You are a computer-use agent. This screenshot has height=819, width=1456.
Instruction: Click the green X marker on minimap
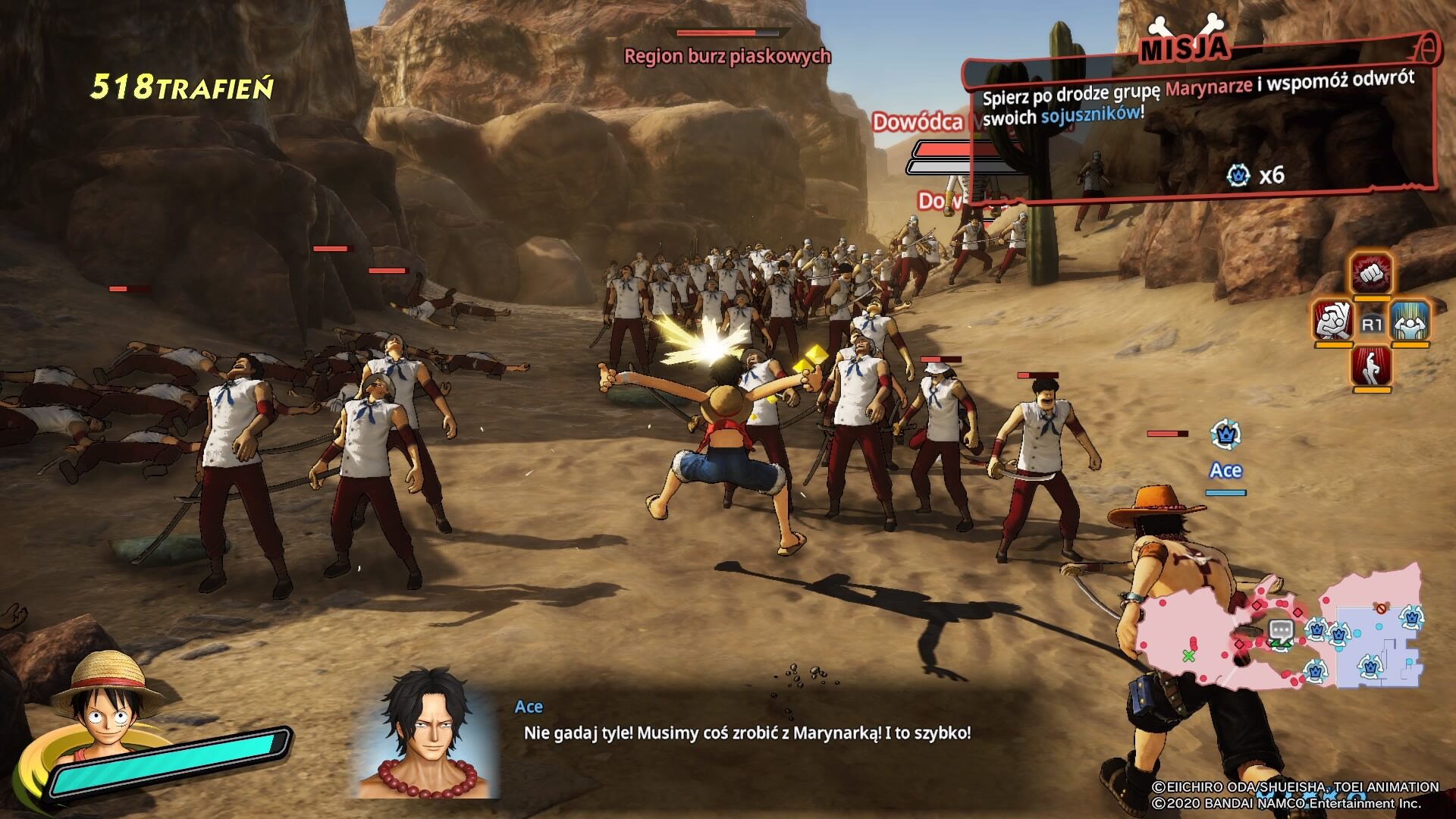[1188, 655]
